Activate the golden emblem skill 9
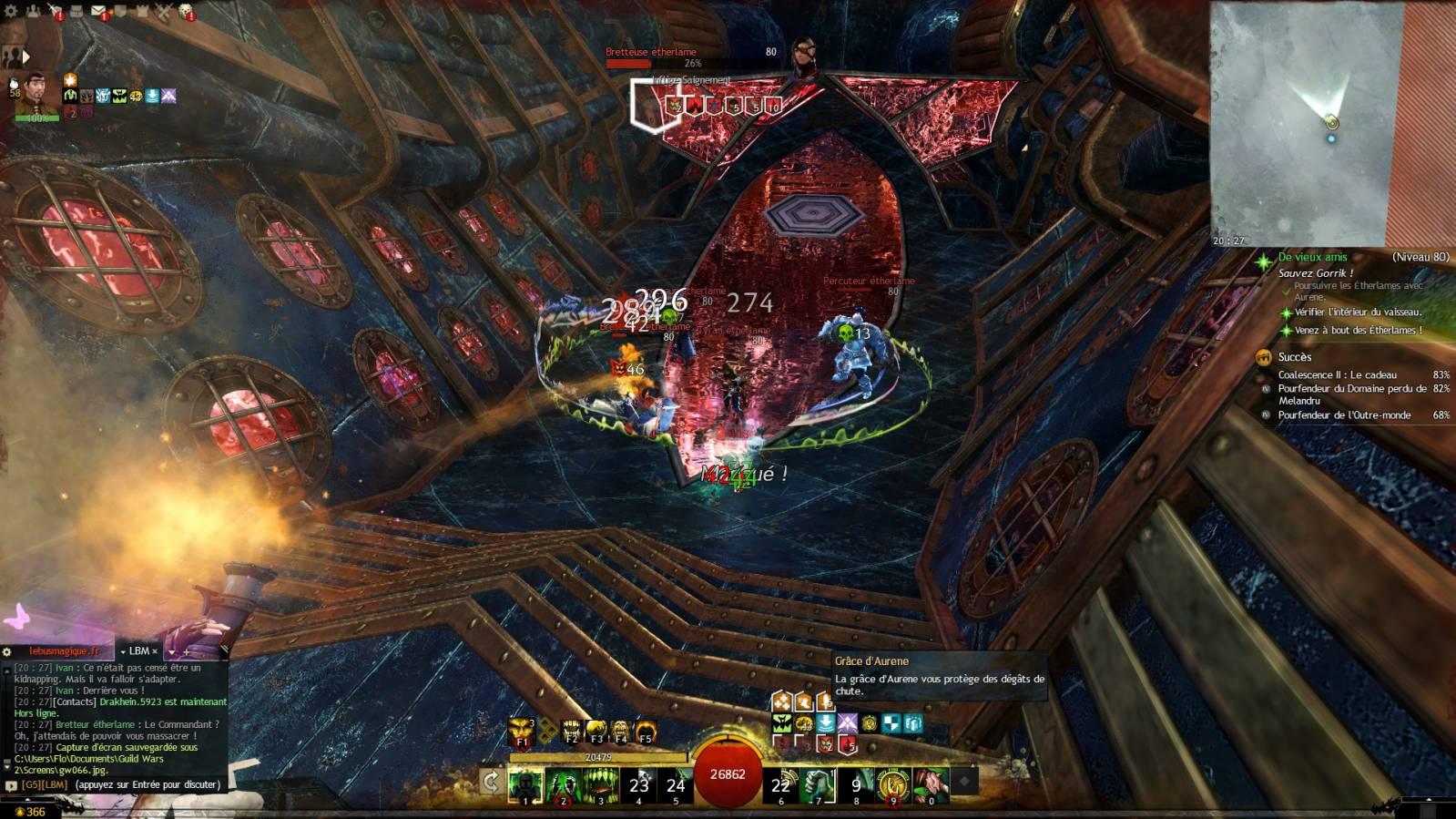This screenshot has height=819, width=1456. point(892,783)
